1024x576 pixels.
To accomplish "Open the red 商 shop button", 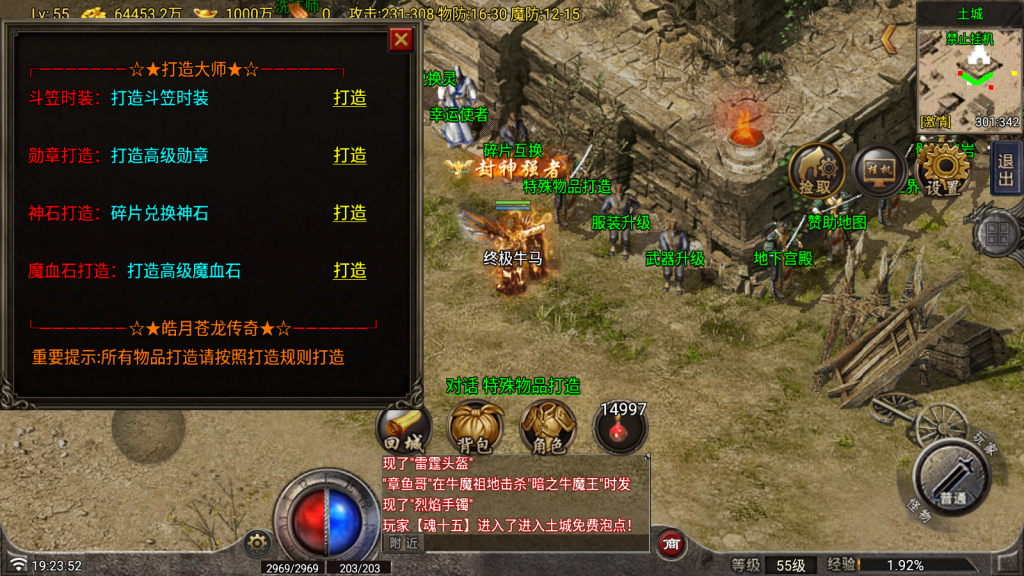I will pyautogui.click(x=672, y=543).
